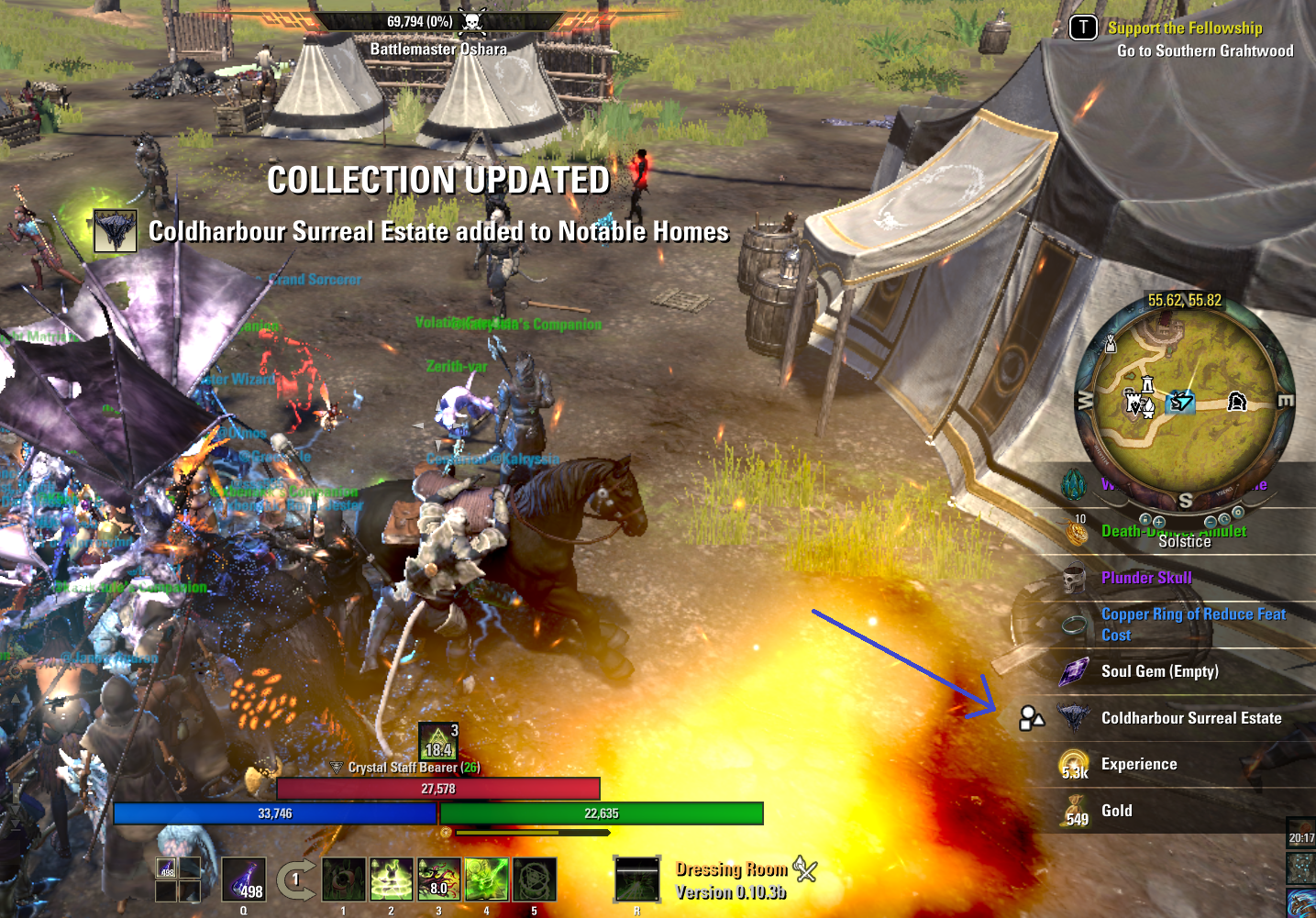Viewport: 1316px width, 918px height.
Task: Click the Coldharbour estate icon in collection banner
Action: point(116,231)
